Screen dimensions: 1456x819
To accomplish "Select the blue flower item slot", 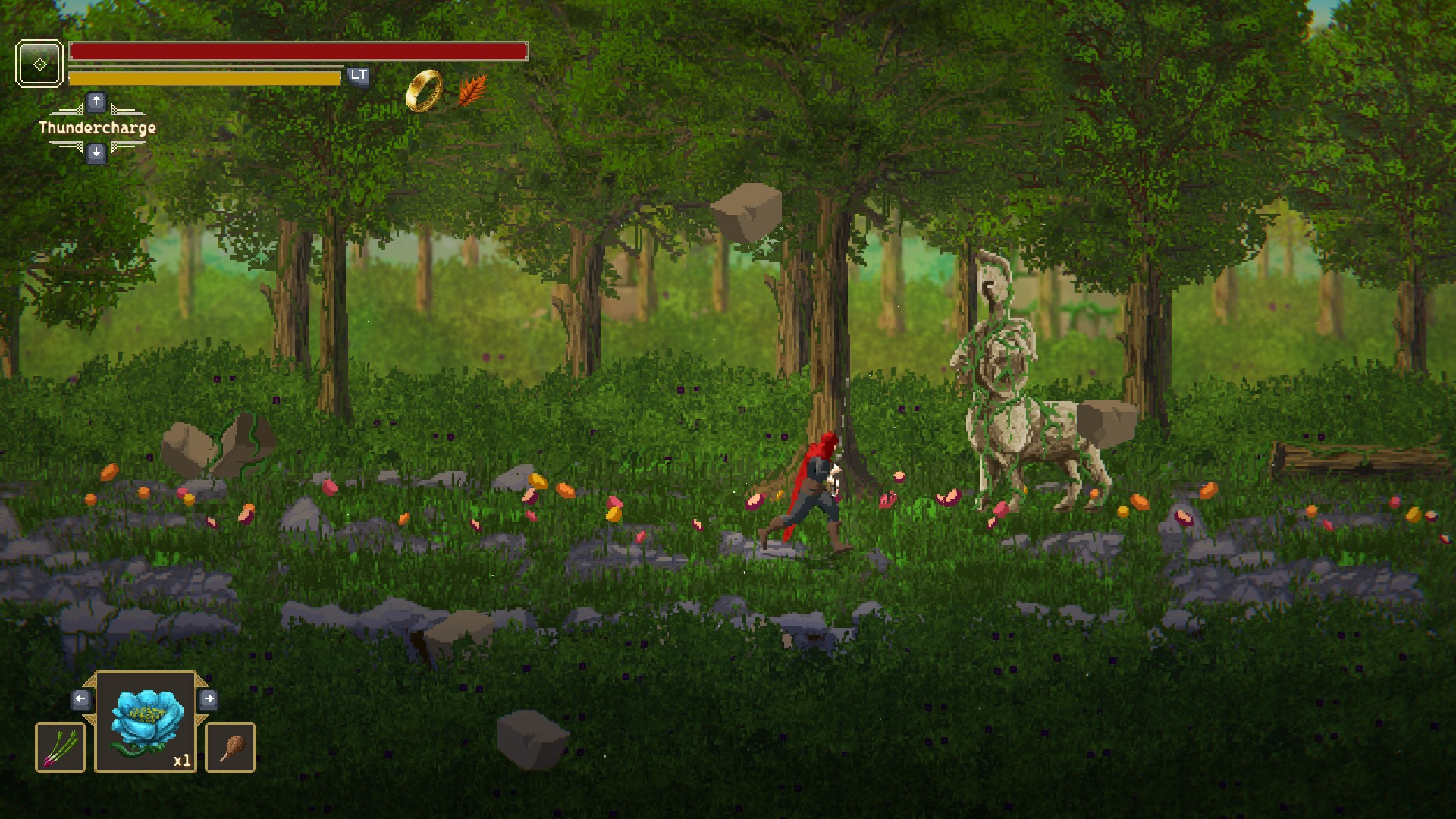I will (146, 722).
